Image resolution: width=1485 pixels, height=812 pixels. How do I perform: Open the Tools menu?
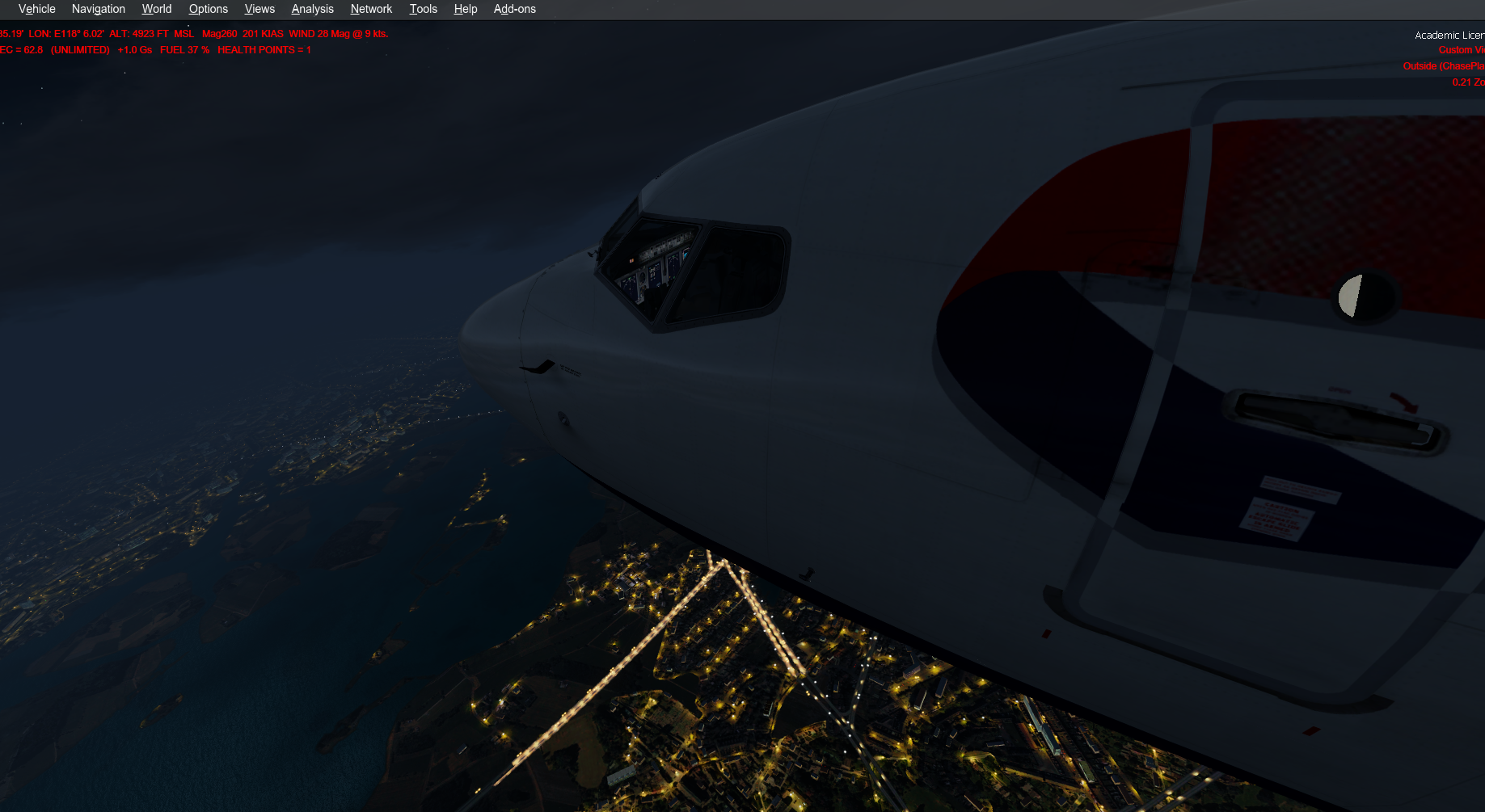pos(423,9)
